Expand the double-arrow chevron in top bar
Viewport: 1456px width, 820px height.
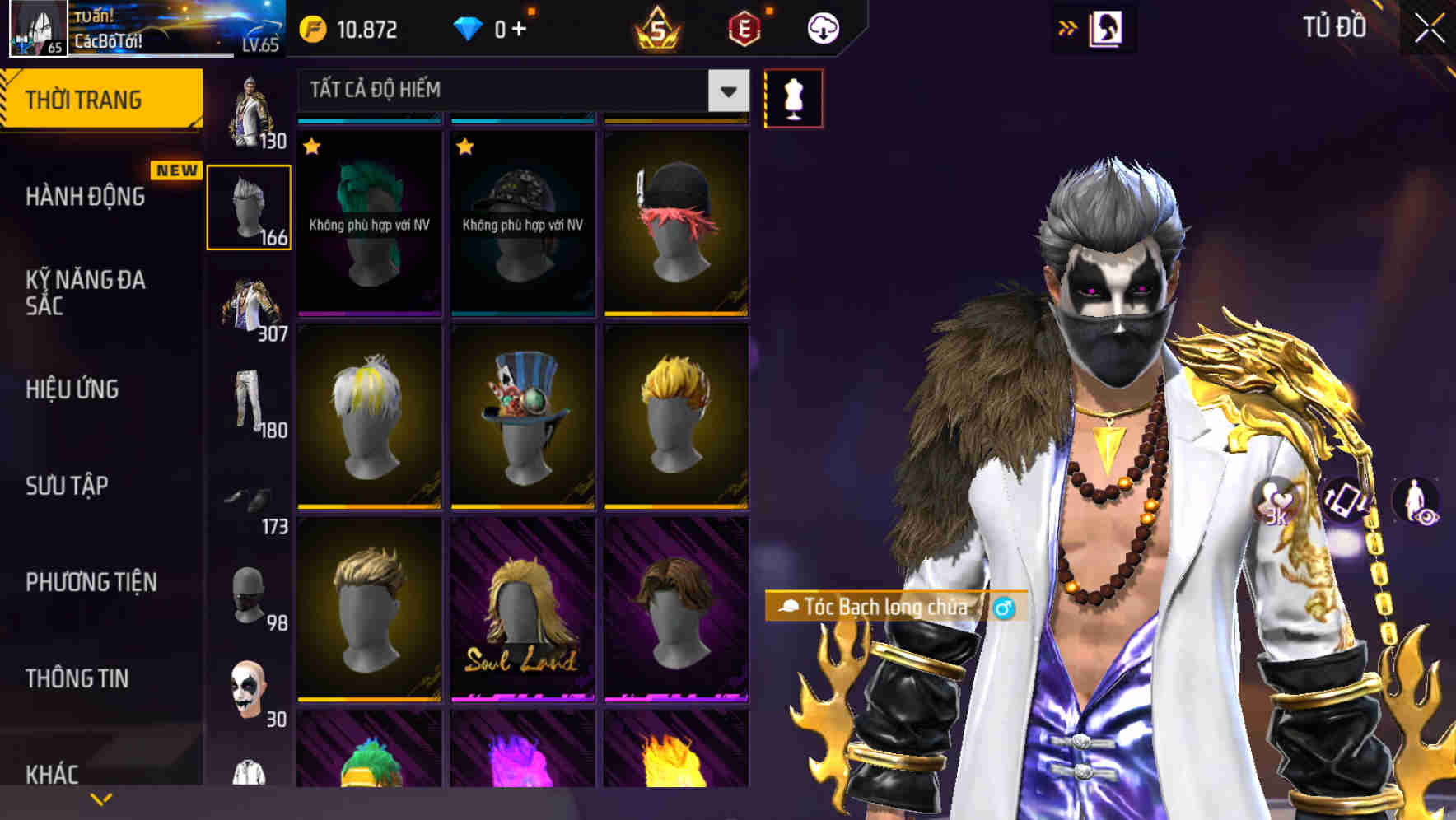pyautogui.click(x=1068, y=27)
